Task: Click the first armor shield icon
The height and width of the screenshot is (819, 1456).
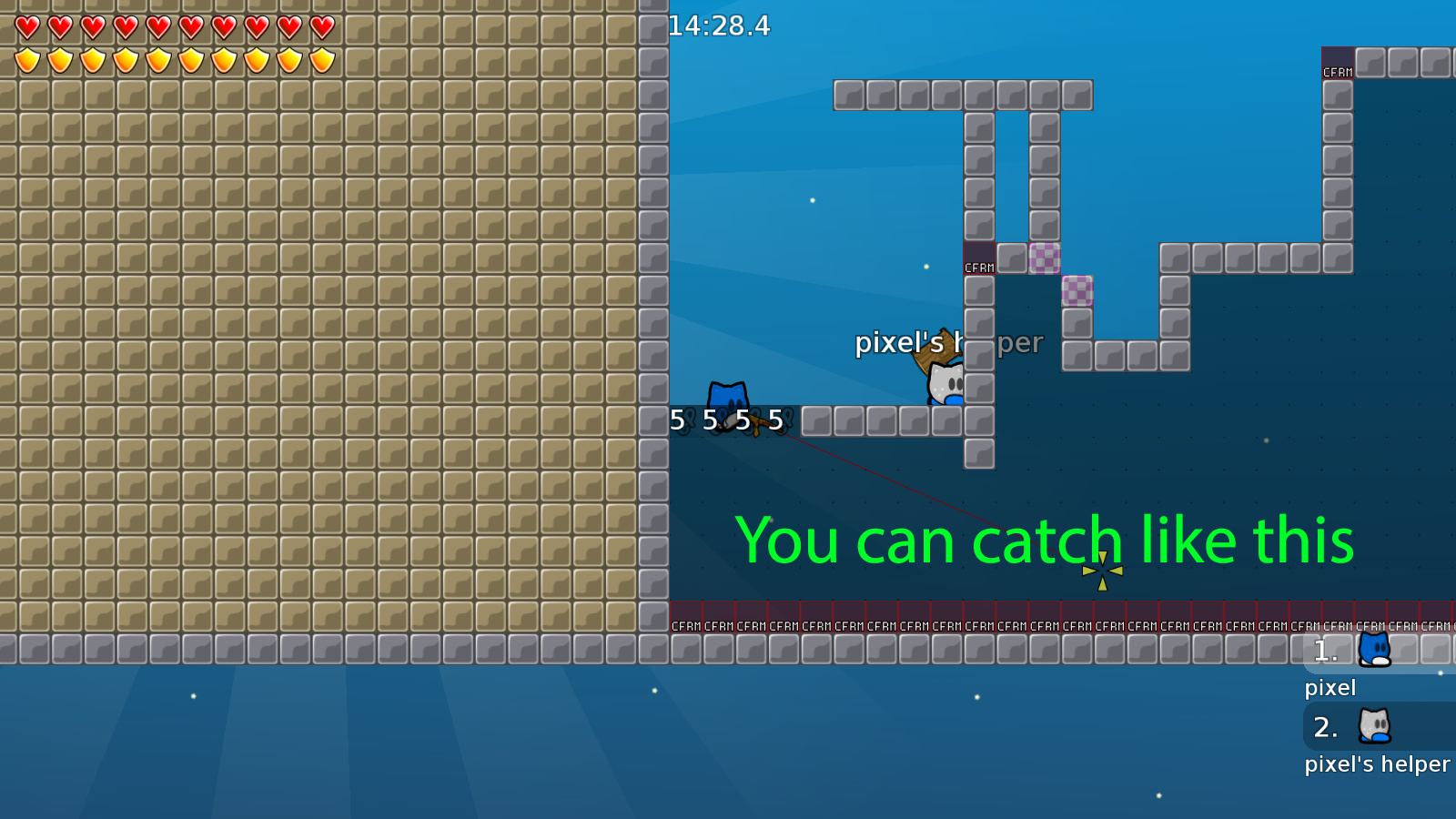Action: 26,58
